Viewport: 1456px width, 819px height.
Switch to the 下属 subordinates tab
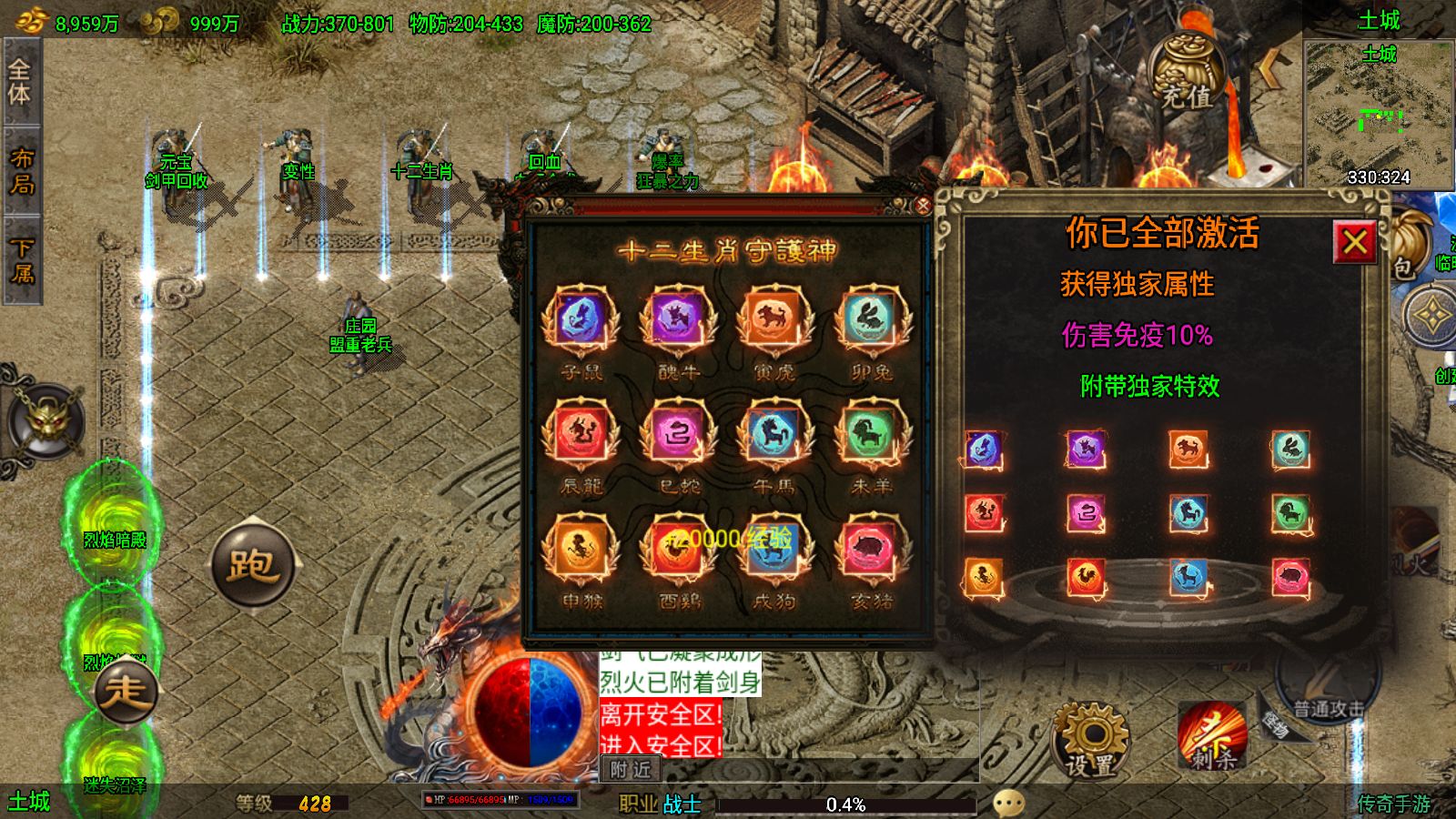20,260
